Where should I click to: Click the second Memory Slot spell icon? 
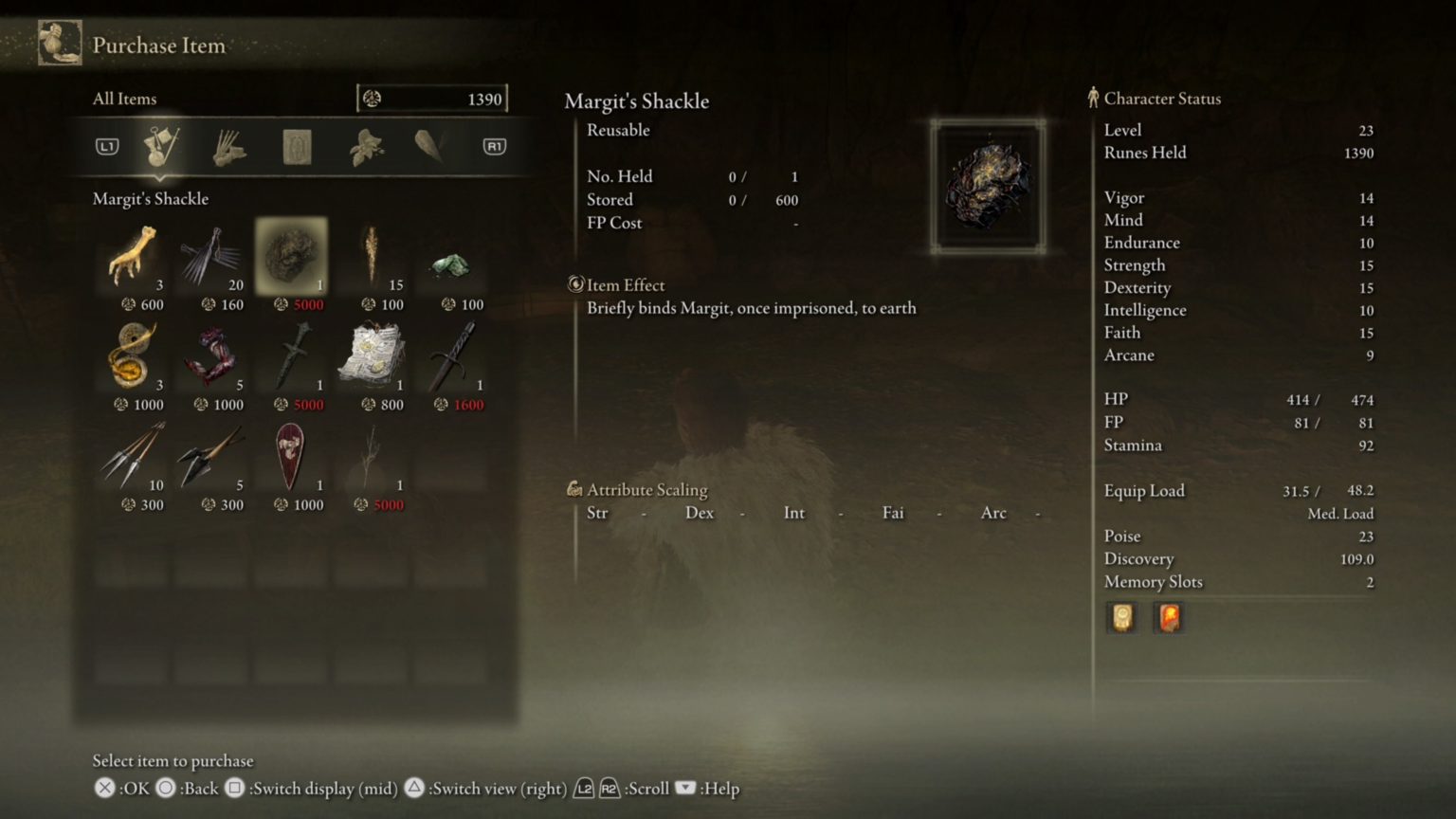click(x=1169, y=617)
